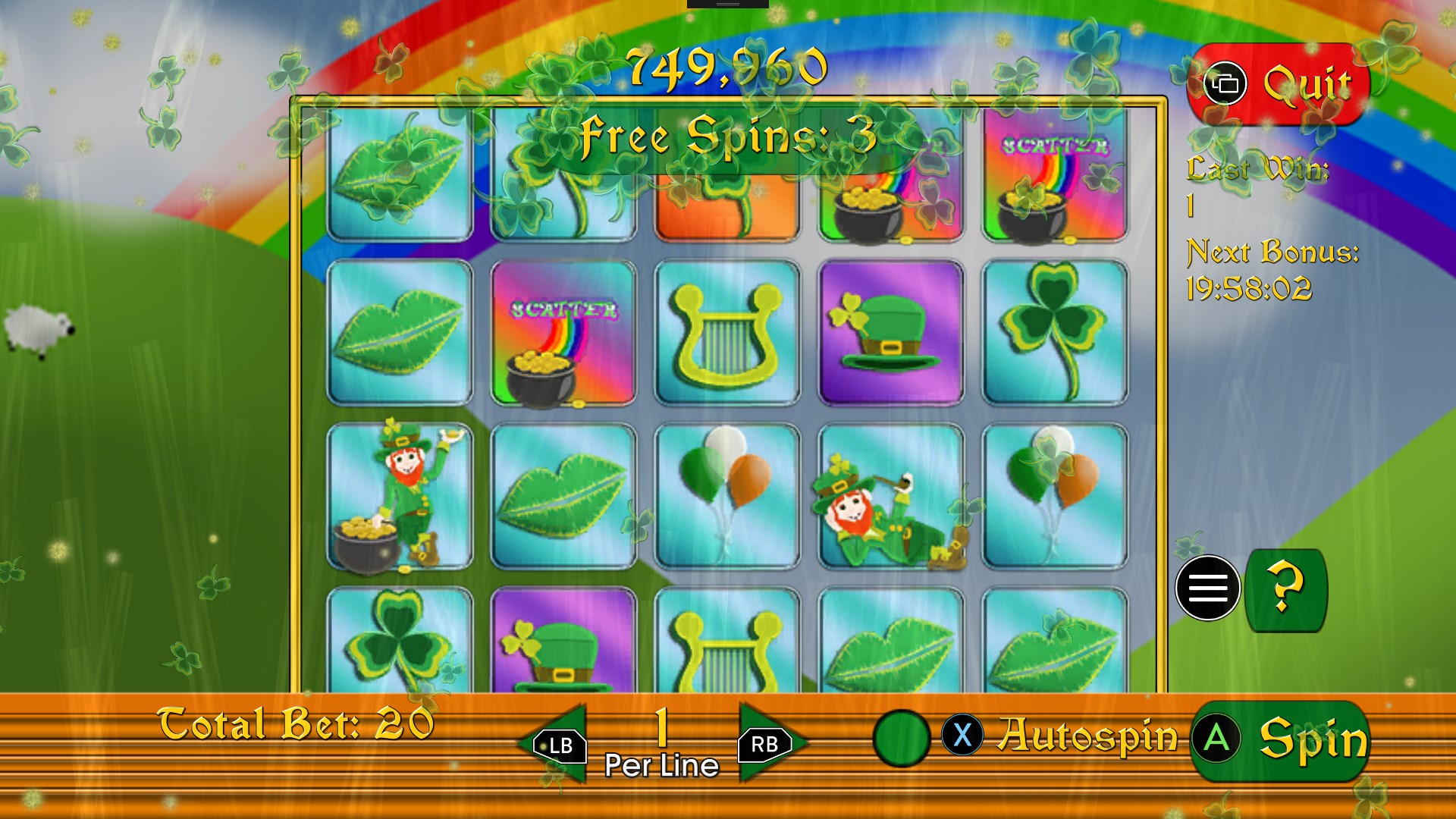
Task: Increase the bet per line
Action: (767, 745)
